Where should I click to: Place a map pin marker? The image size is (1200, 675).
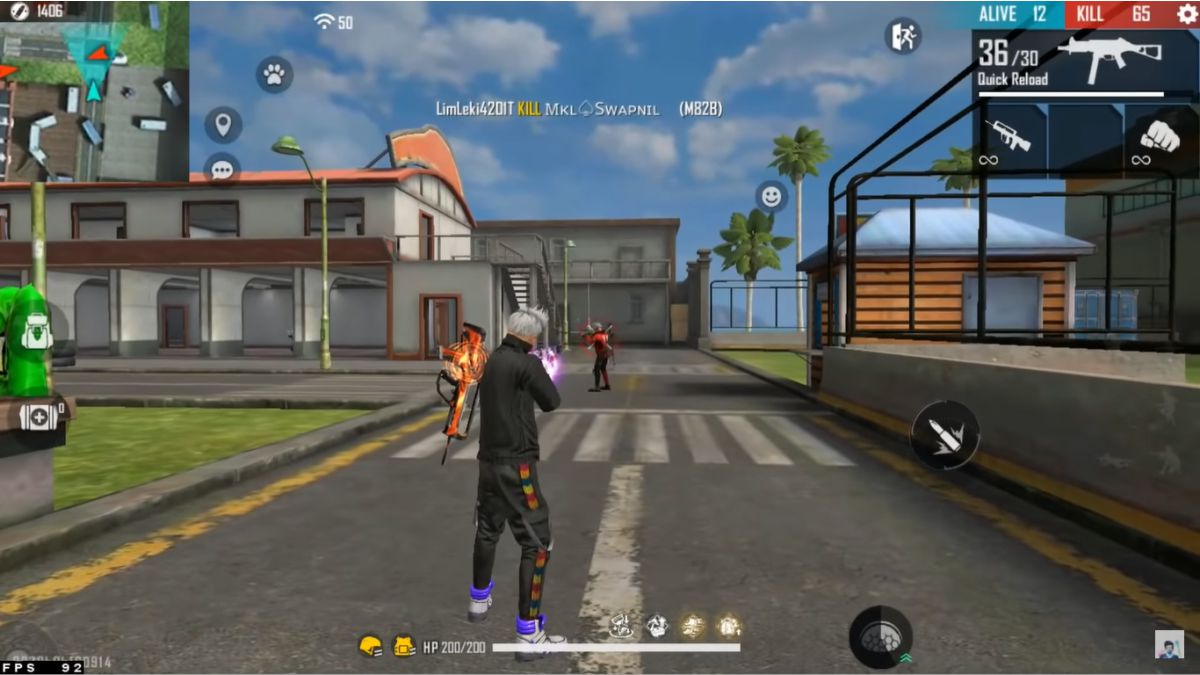(x=223, y=125)
